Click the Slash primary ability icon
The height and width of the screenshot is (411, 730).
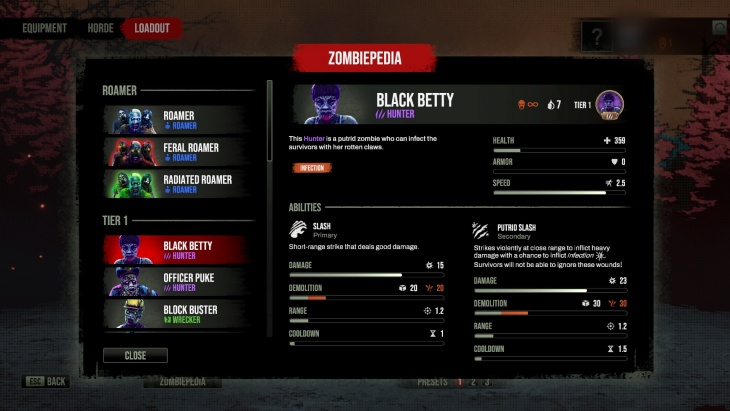tap(298, 230)
